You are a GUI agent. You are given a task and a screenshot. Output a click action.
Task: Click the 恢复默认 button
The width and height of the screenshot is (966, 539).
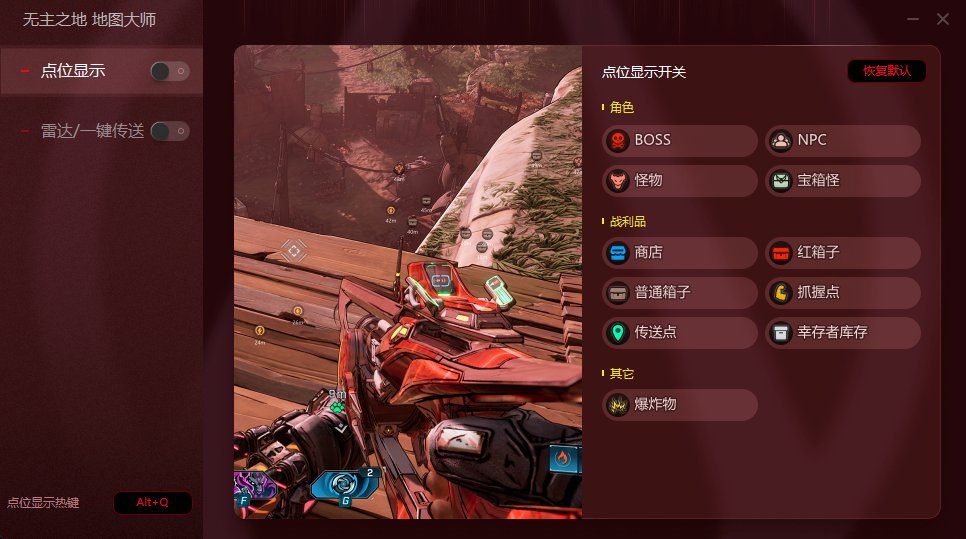[x=886, y=71]
